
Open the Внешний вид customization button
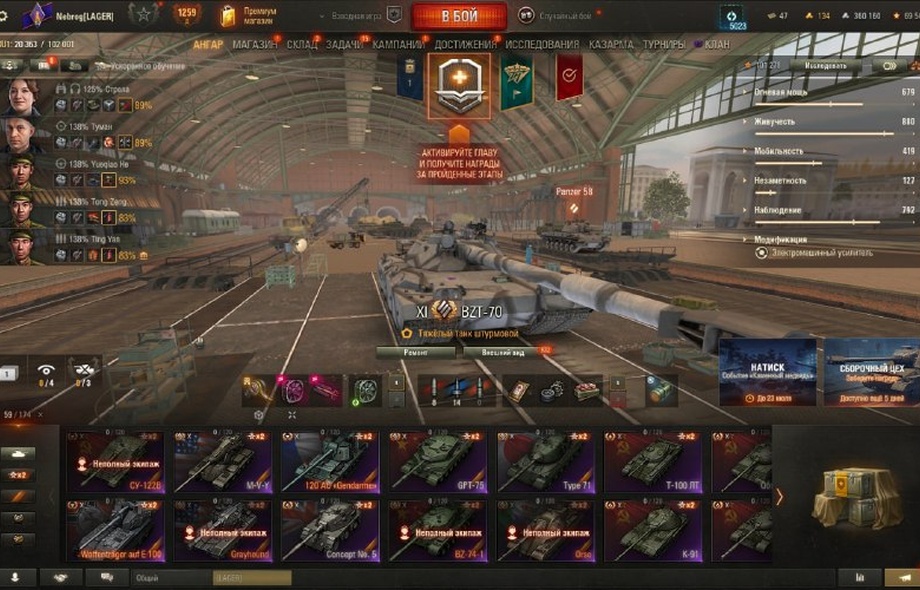coord(504,353)
